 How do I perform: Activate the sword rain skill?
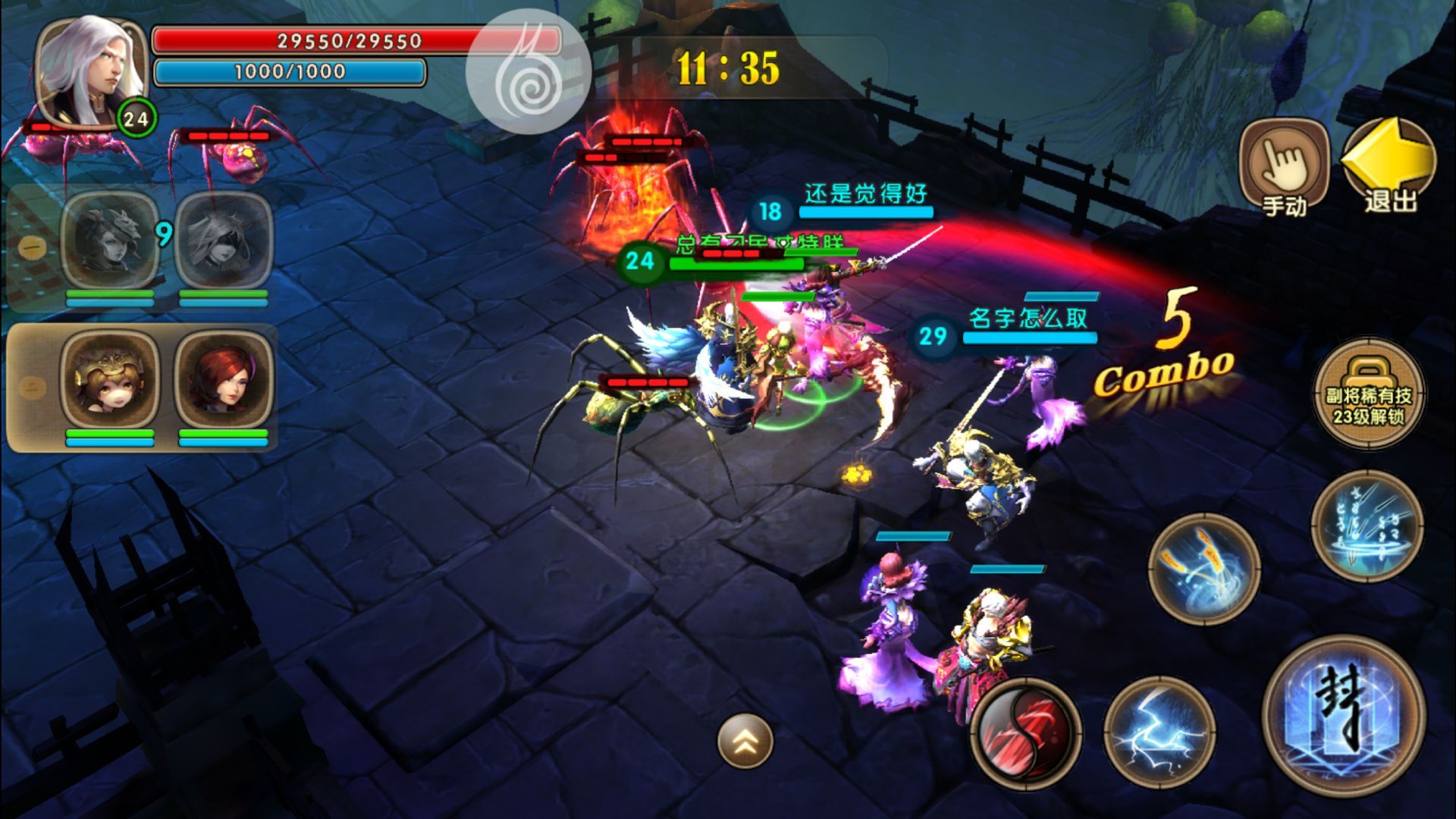tap(1367, 526)
